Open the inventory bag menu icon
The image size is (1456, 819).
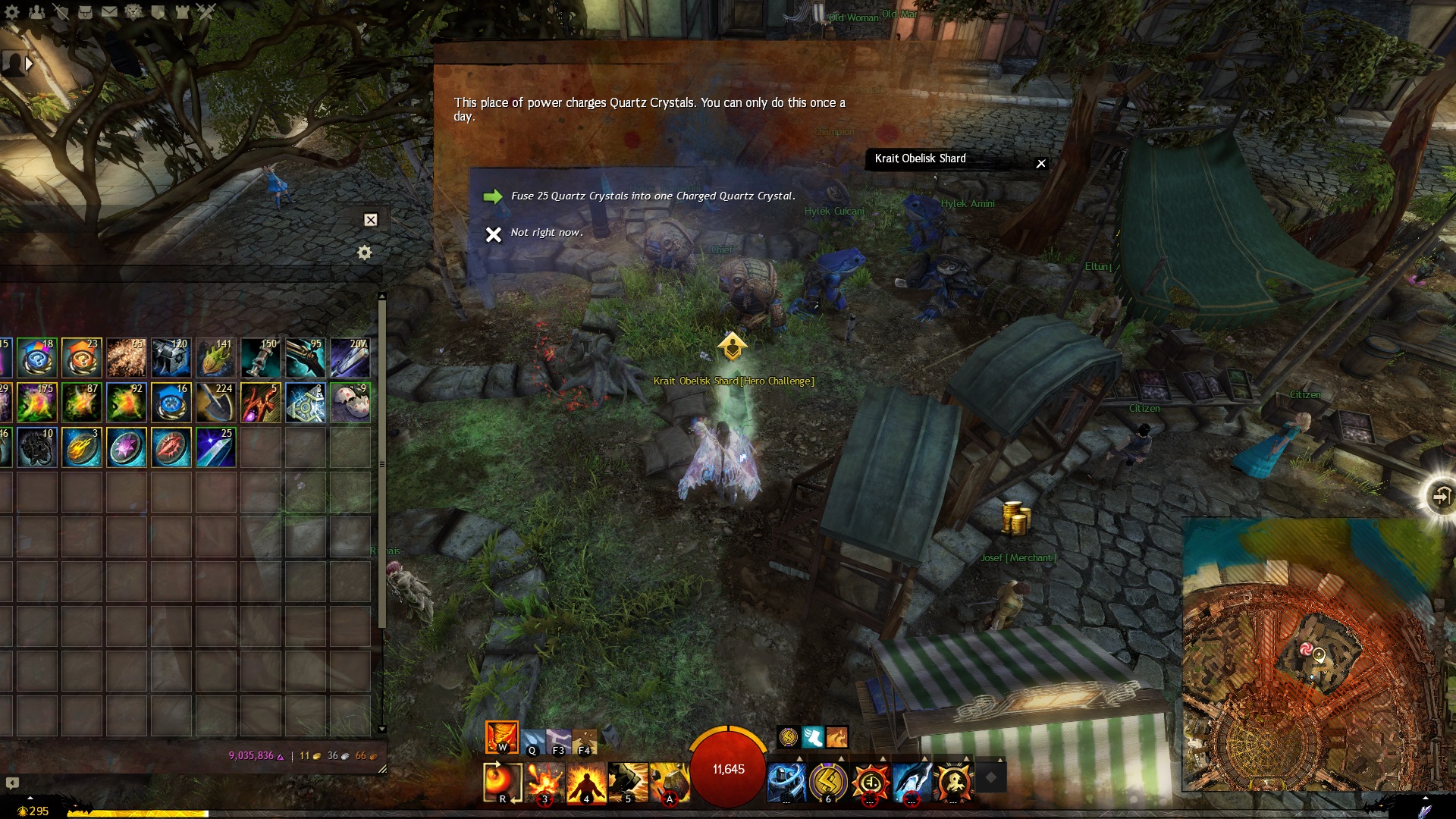click(x=85, y=11)
